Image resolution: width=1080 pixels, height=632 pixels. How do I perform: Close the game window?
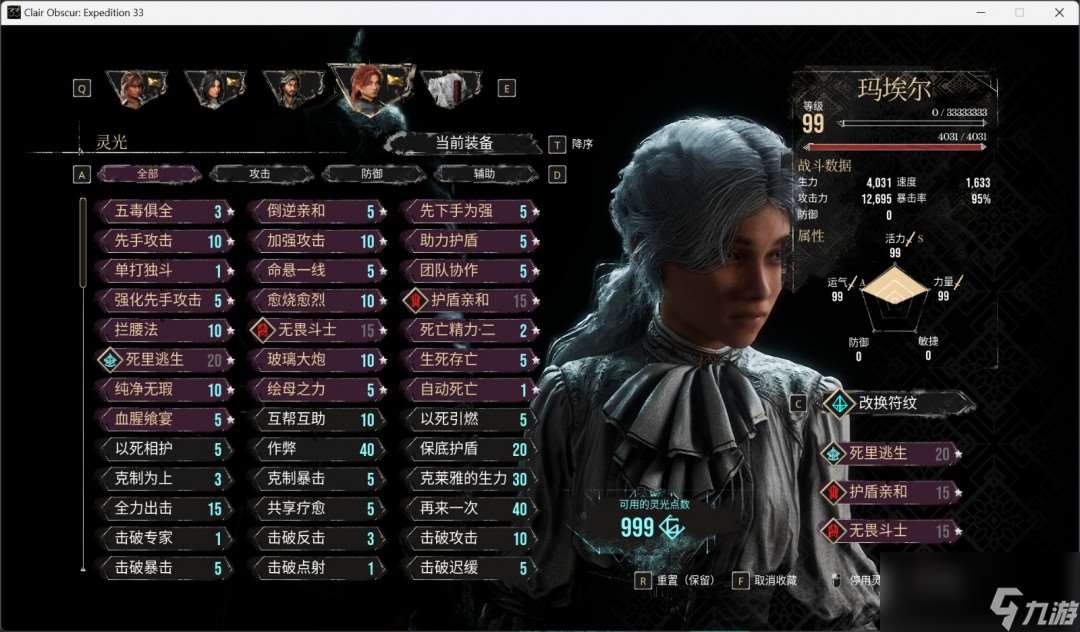1057,13
